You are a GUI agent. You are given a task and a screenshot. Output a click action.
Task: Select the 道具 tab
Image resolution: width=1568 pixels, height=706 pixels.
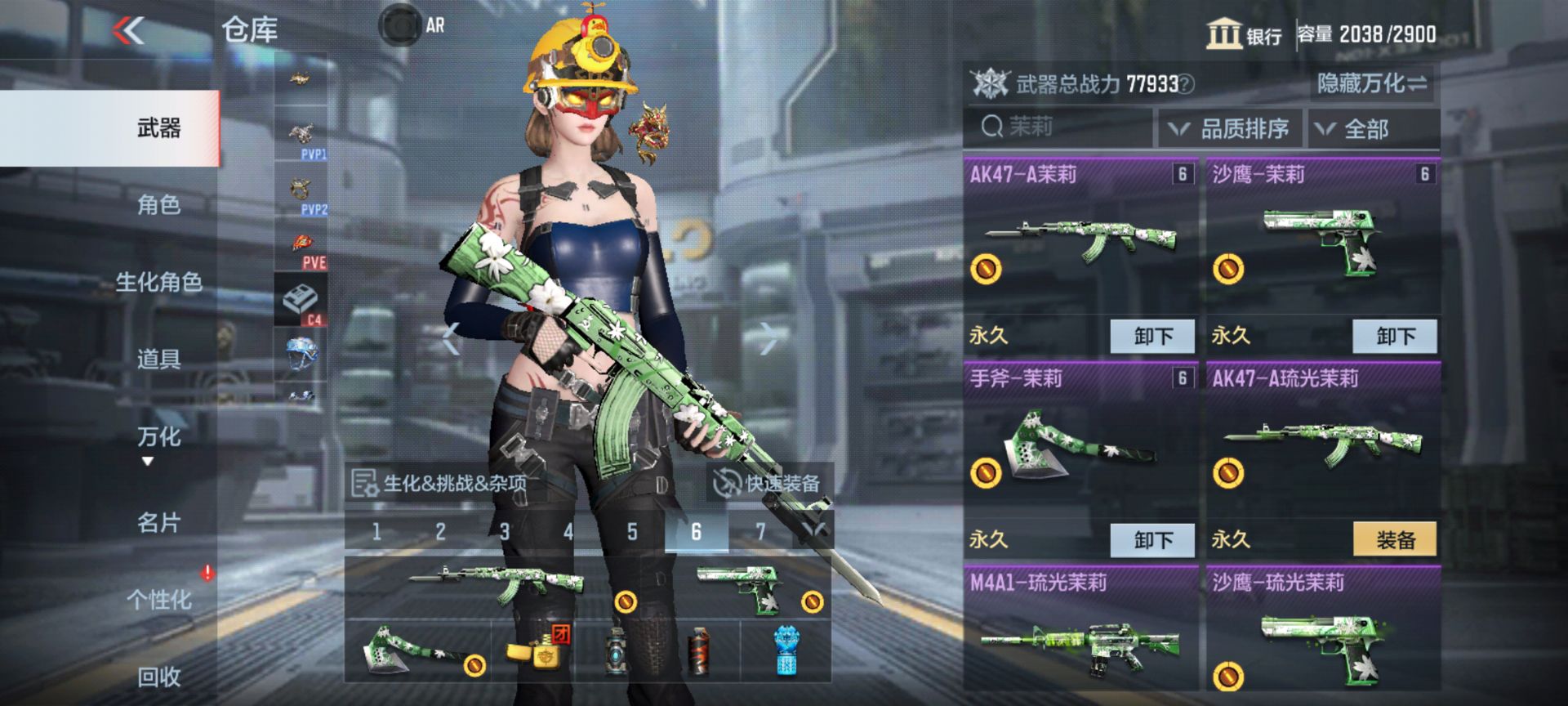pyautogui.click(x=158, y=359)
